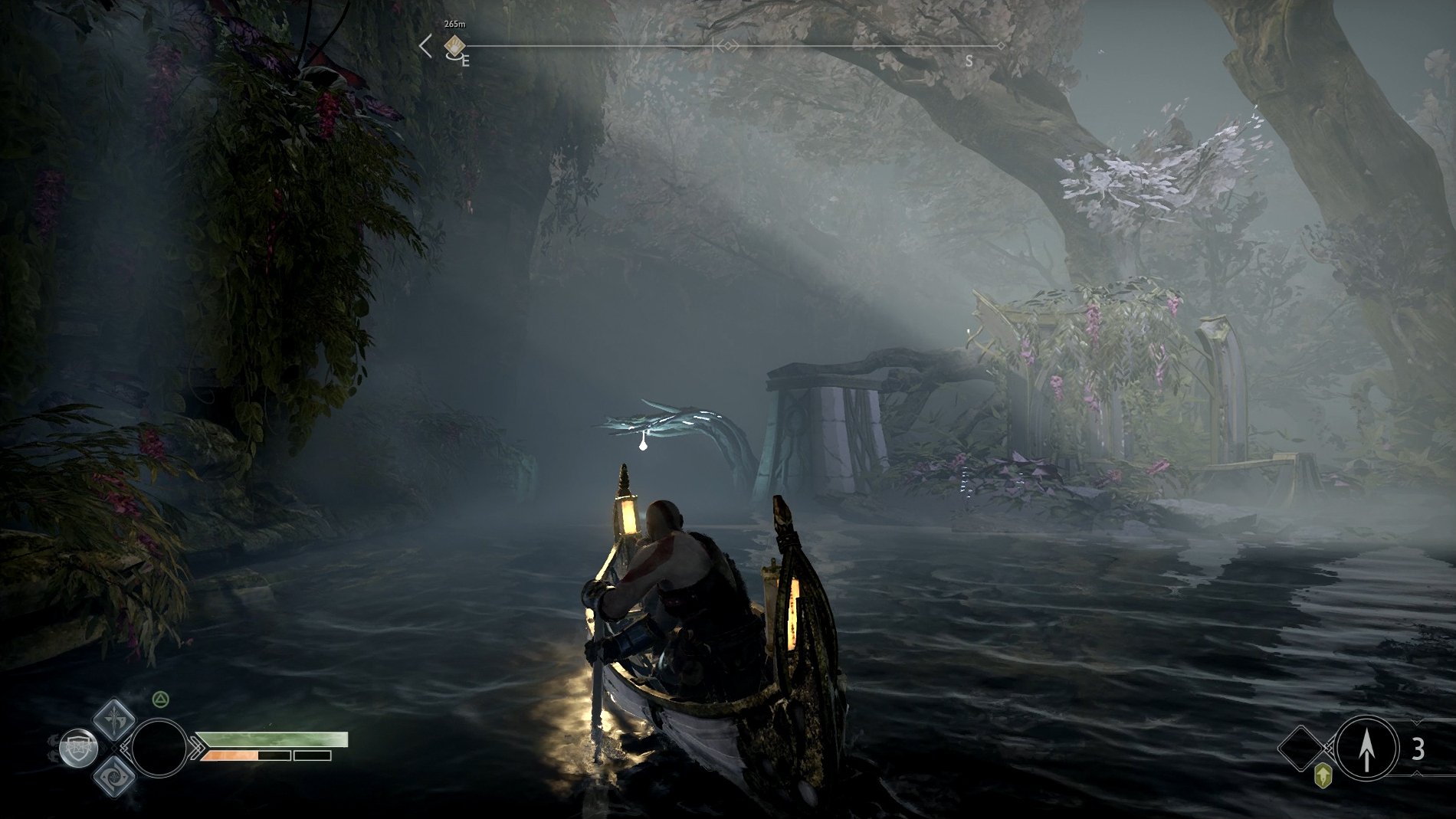This screenshot has height=819, width=1456.
Task: Expand the center compass diamond marker
Action: (728, 46)
